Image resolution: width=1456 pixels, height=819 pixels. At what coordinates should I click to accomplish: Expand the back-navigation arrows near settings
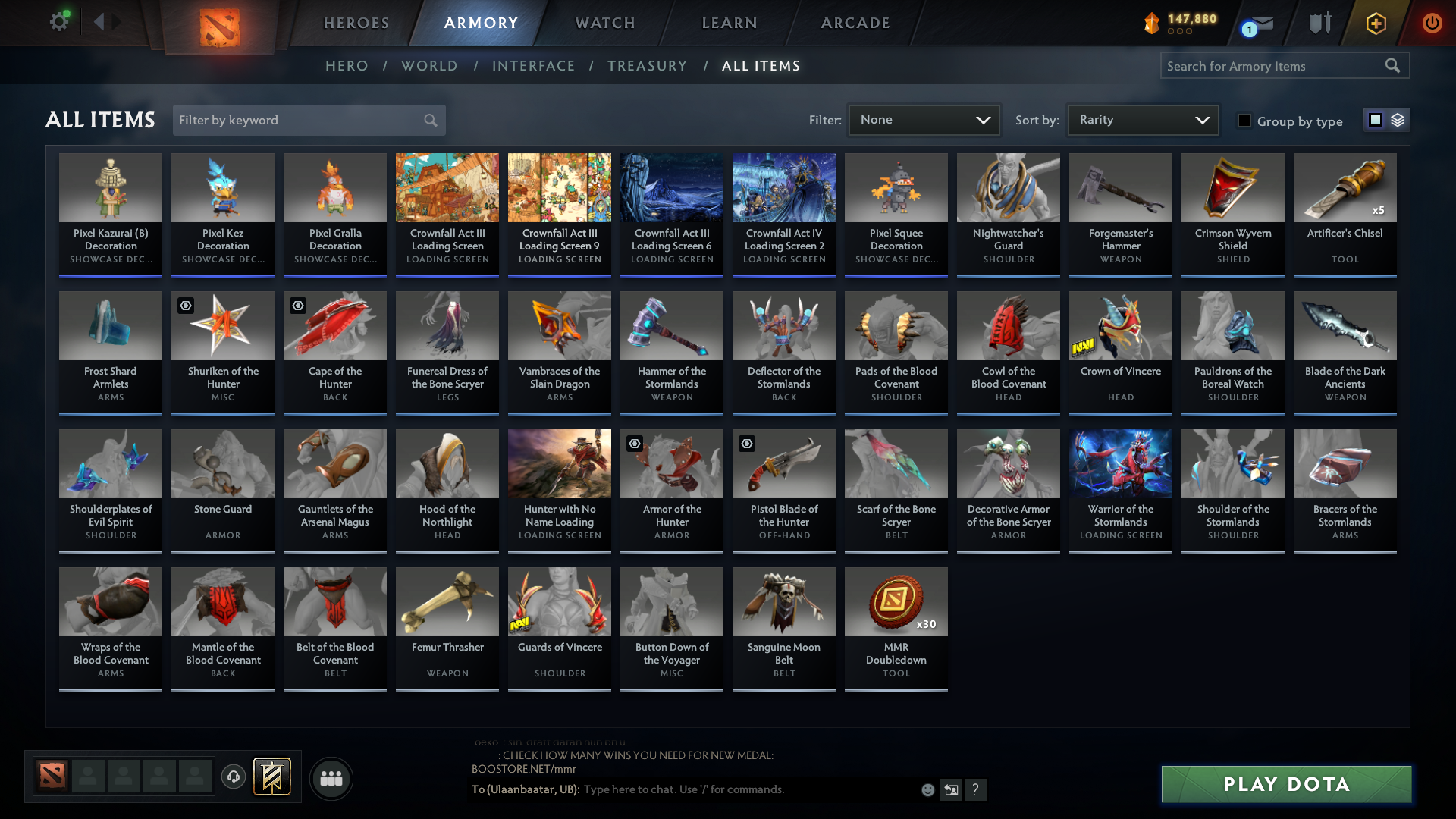(108, 22)
